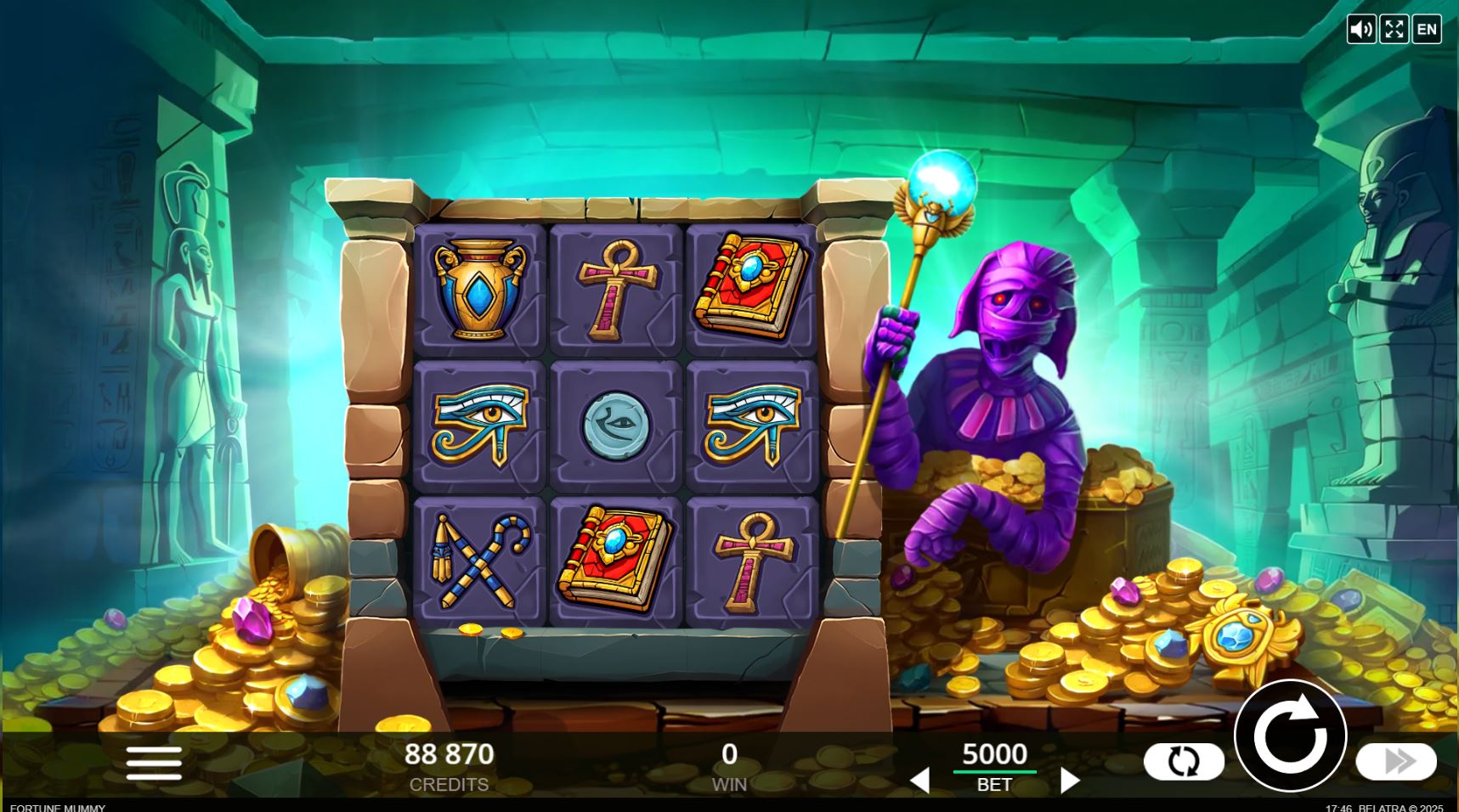Decrease the bet with the left arrow

[921, 778]
